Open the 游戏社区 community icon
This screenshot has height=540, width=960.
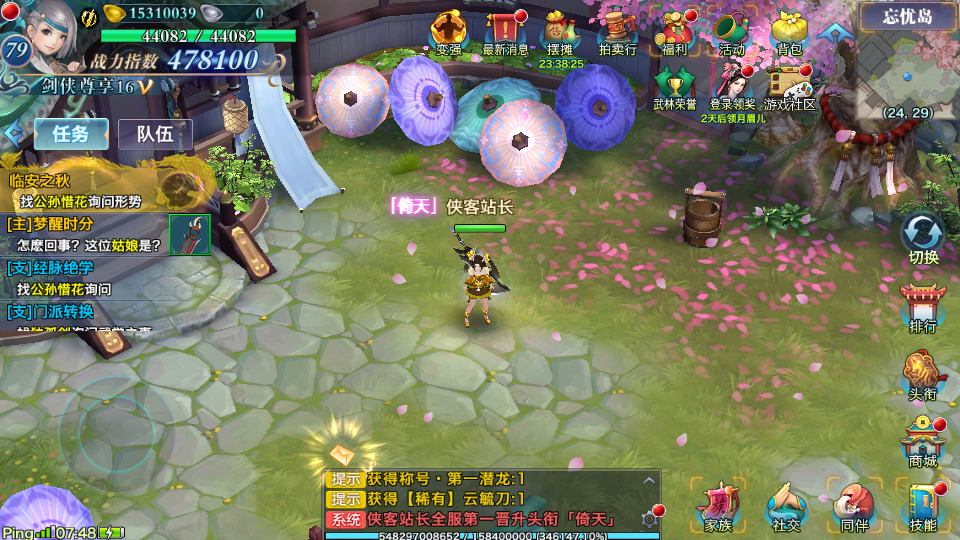pos(790,86)
